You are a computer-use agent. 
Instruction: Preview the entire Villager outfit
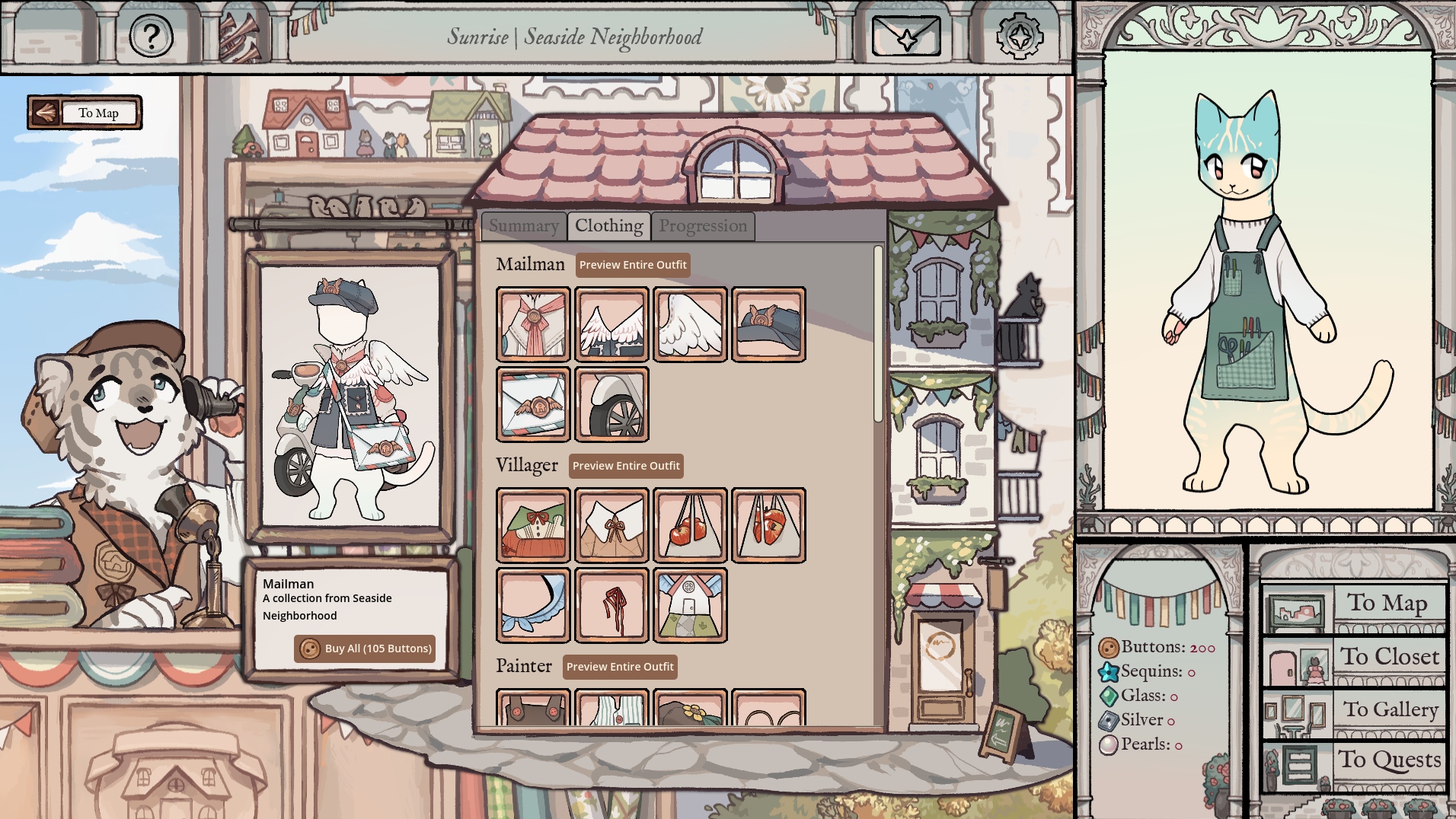[x=626, y=466]
